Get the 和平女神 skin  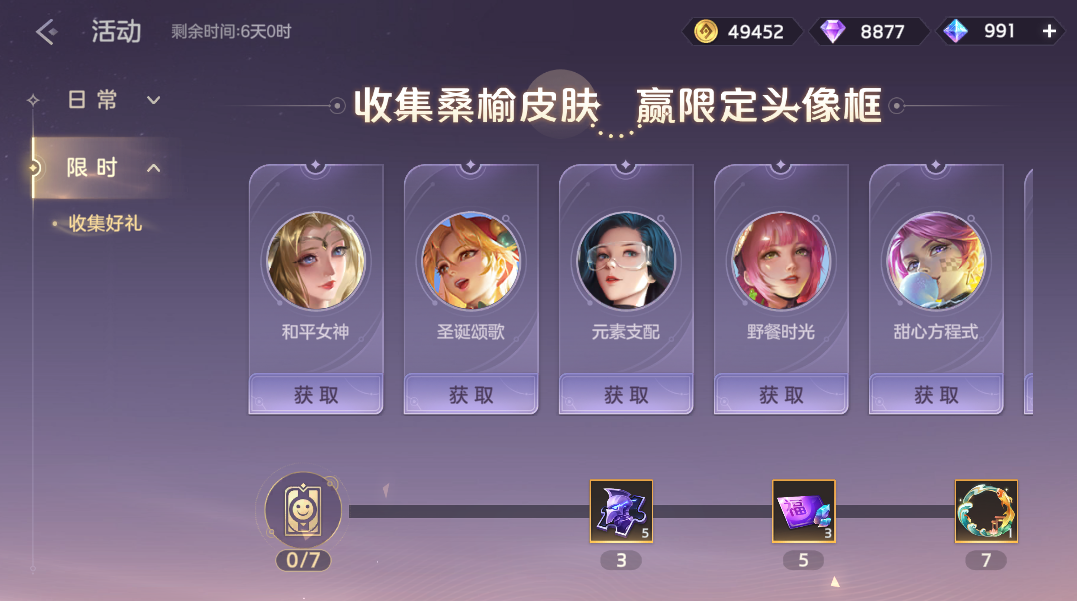(x=316, y=395)
